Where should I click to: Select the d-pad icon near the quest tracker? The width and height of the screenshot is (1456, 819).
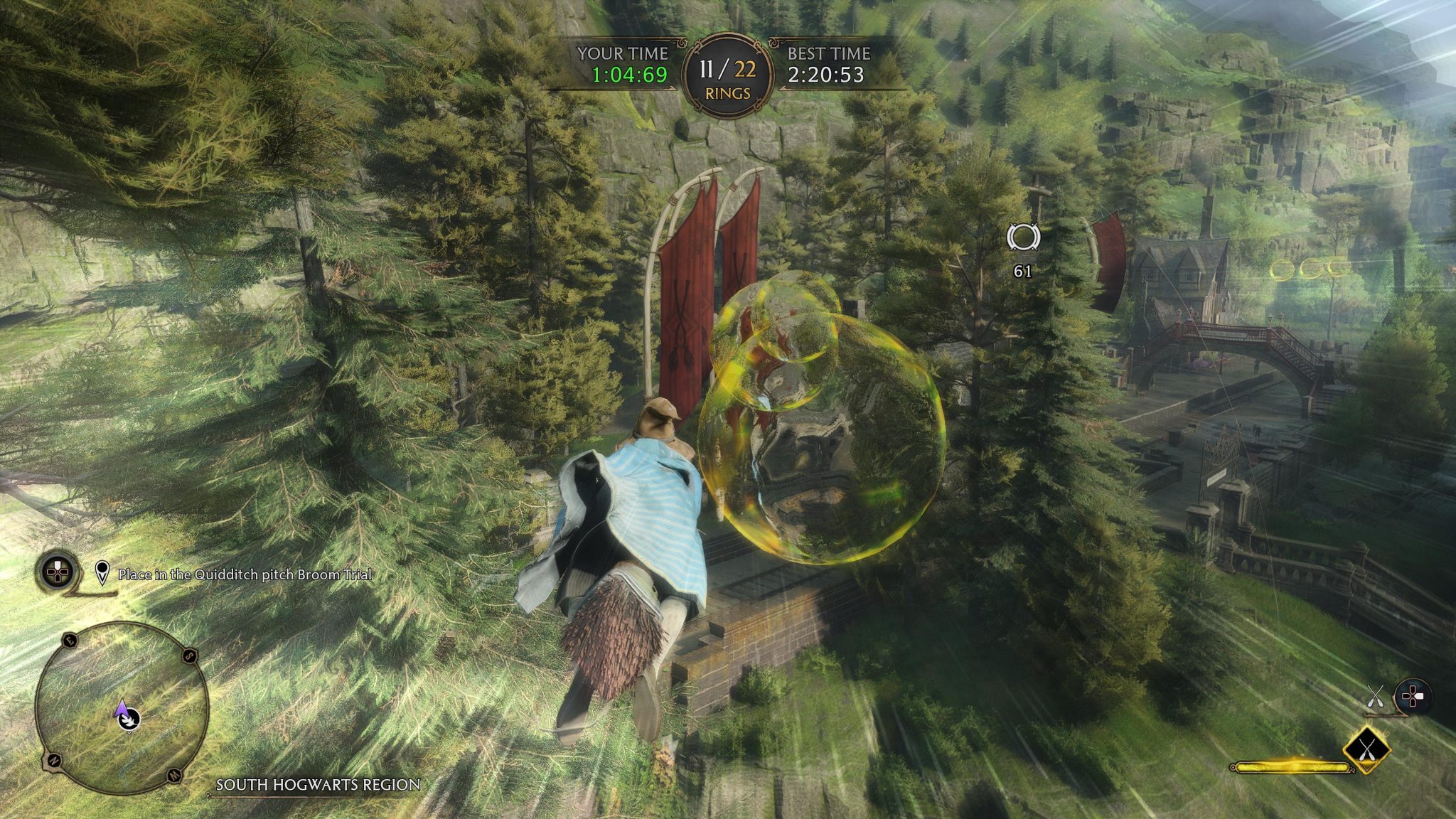coord(56,572)
